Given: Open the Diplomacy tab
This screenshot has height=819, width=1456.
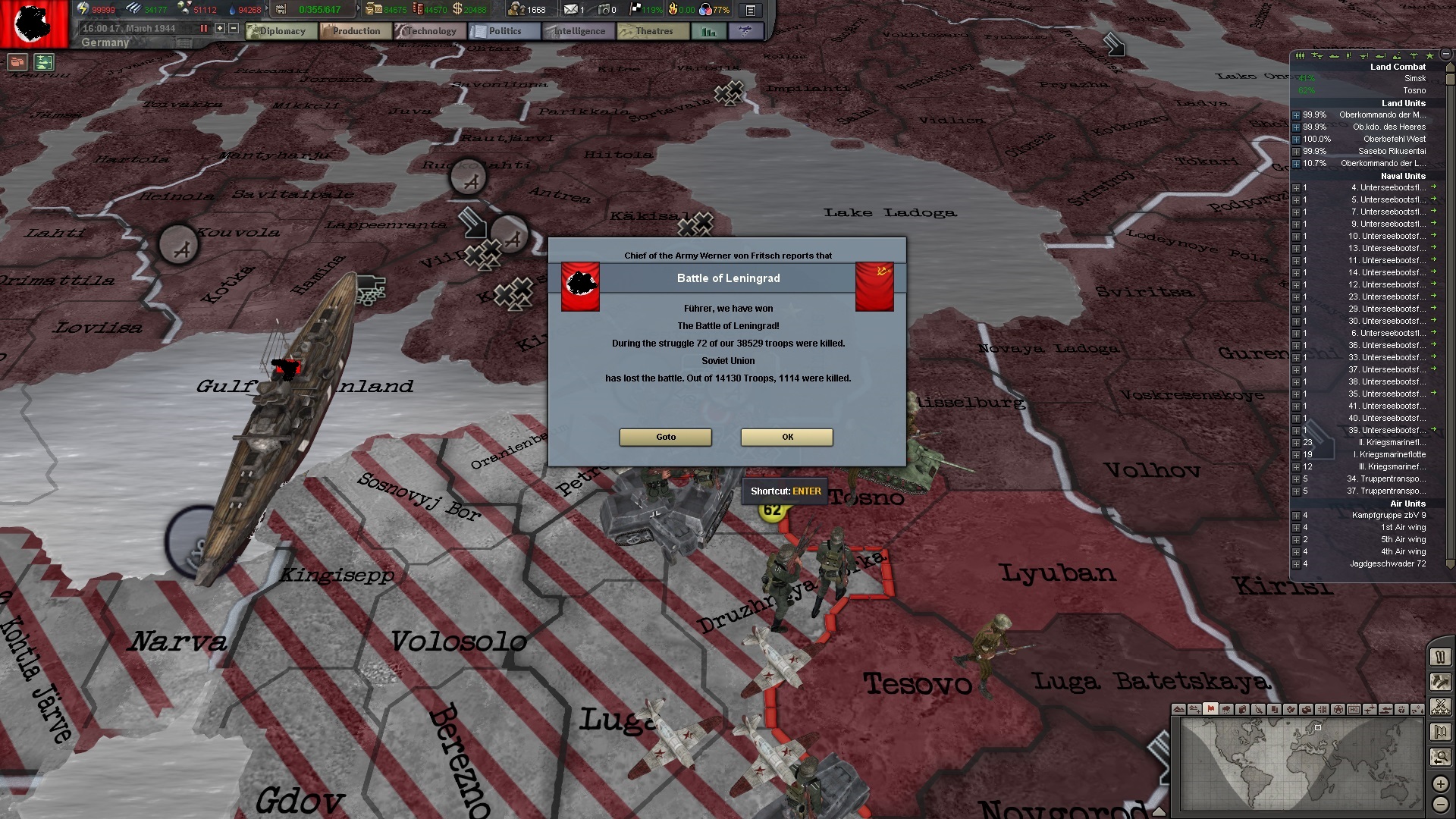Looking at the screenshot, I should click(282, 31).
